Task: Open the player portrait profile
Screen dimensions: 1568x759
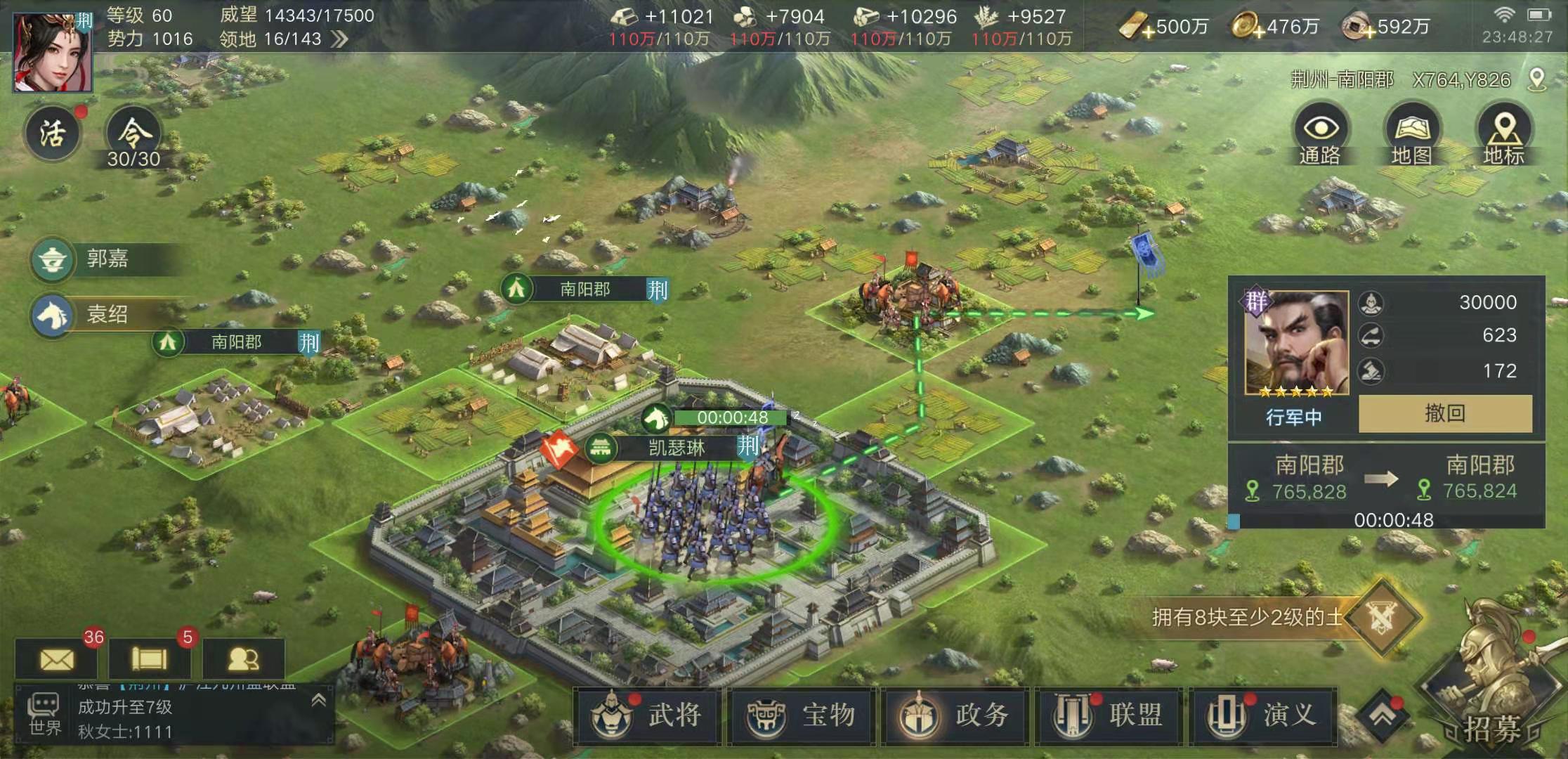Action: (53, 53)
